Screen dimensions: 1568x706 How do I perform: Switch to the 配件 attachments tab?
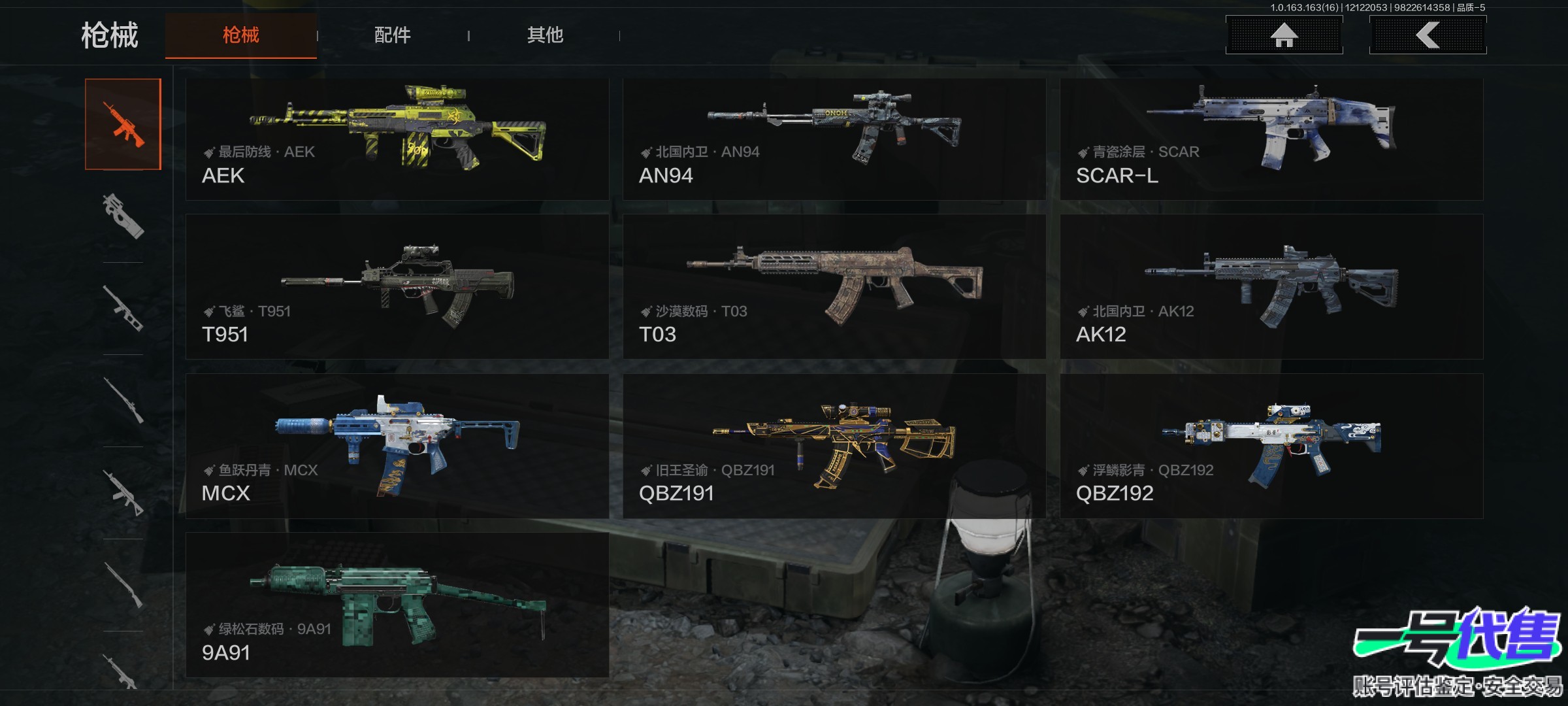coord(392,35)
